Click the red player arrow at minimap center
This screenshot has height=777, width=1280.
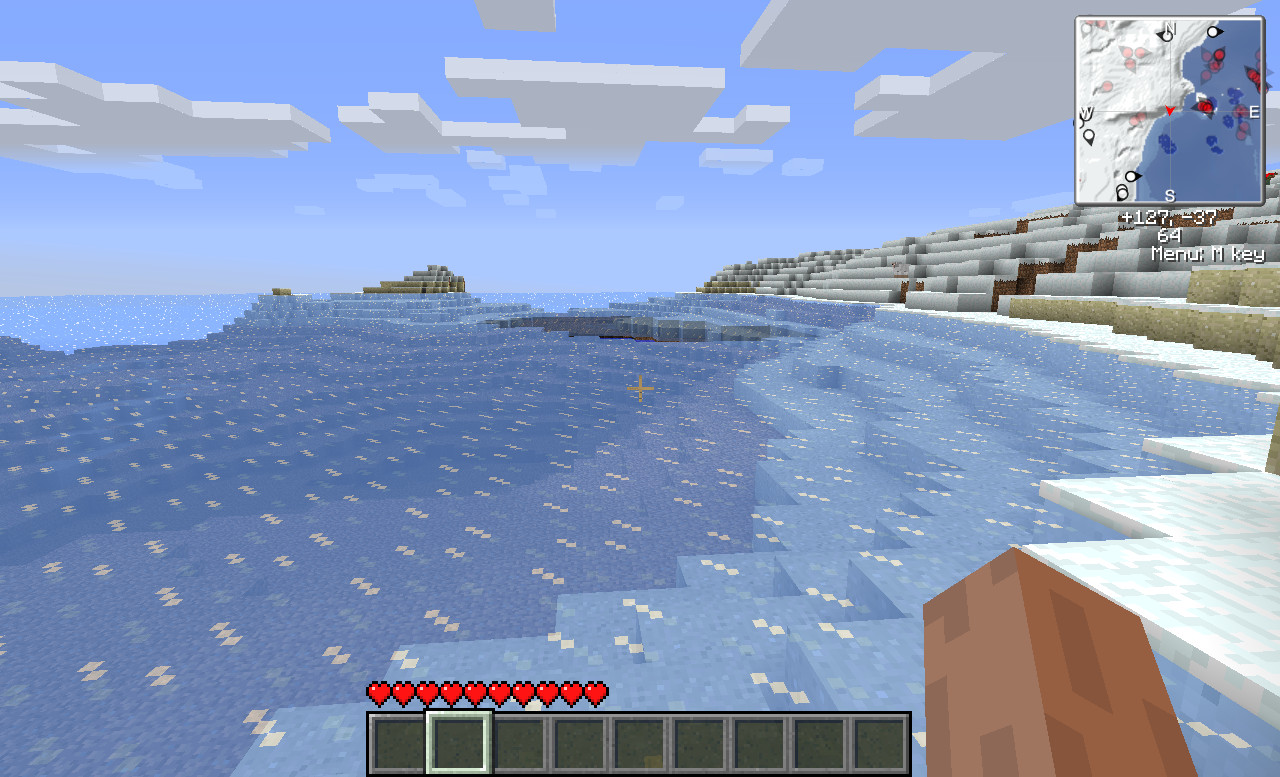click(1171, 110)
